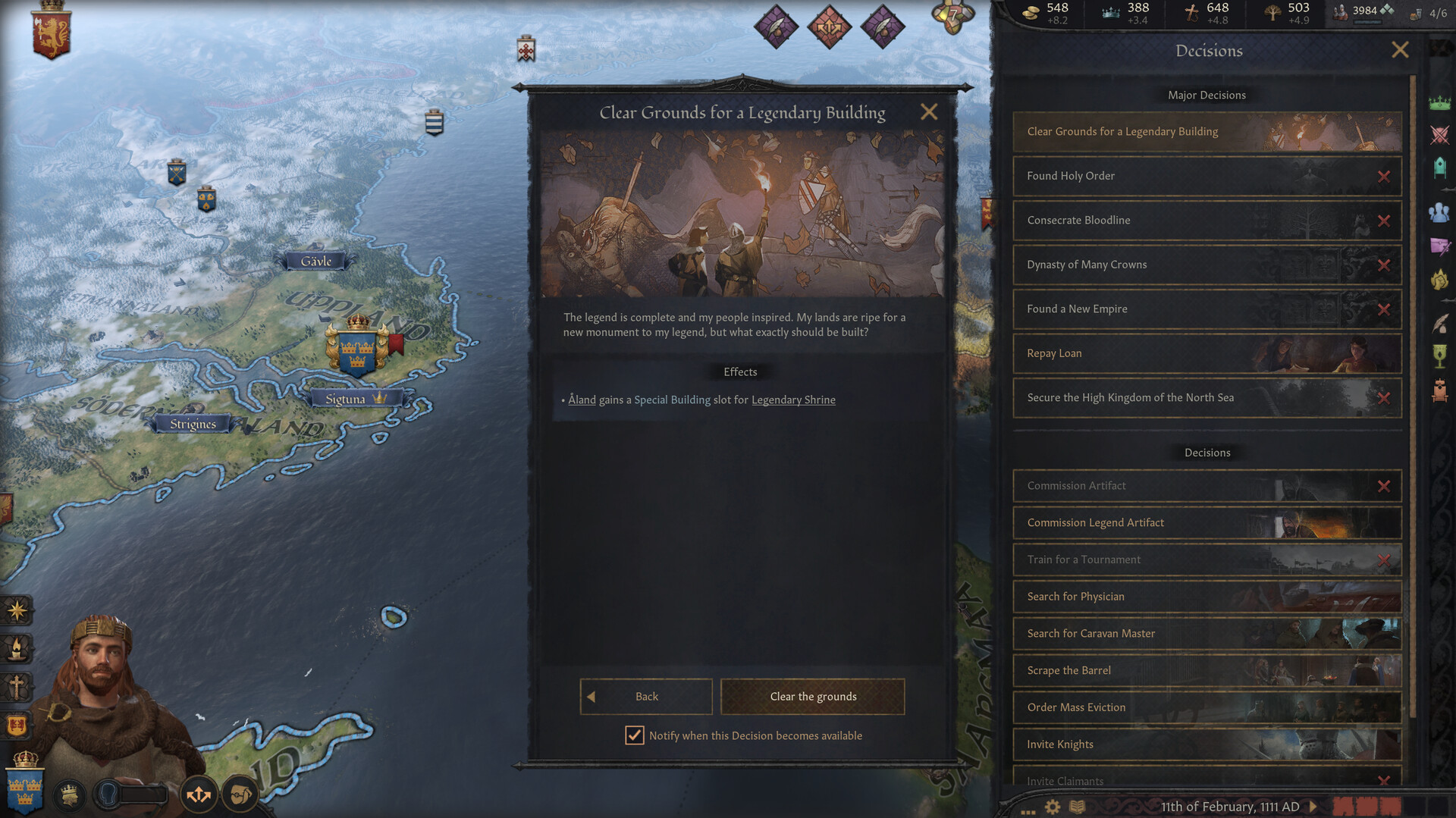The width and height of the screenshot is (1456, 818).
Task: Raise game speed on the speed bar
Action: point(1414,806)
